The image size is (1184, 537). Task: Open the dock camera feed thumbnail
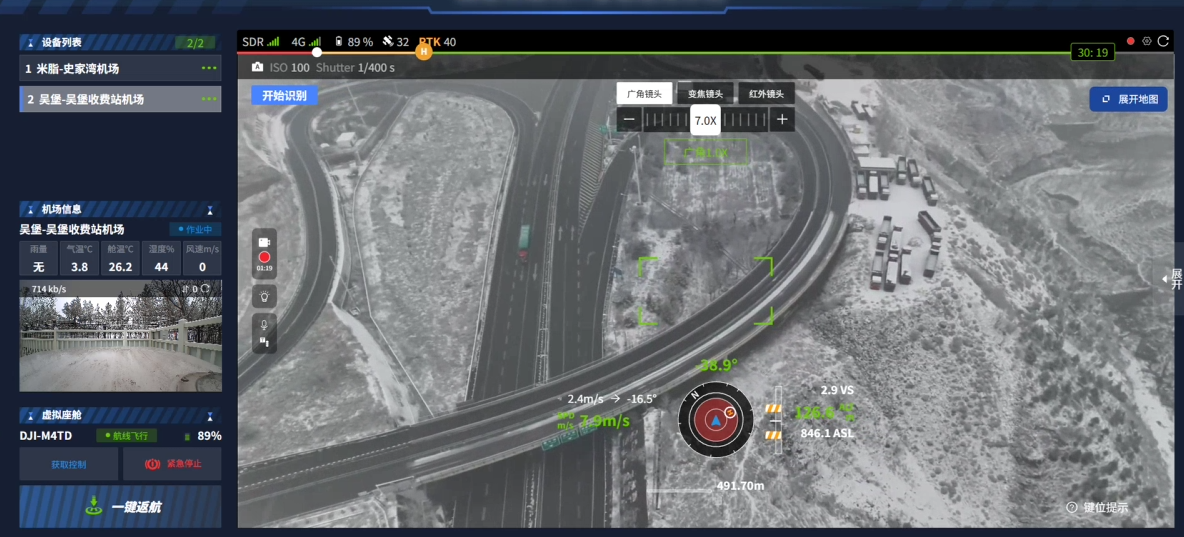(121, 336)
